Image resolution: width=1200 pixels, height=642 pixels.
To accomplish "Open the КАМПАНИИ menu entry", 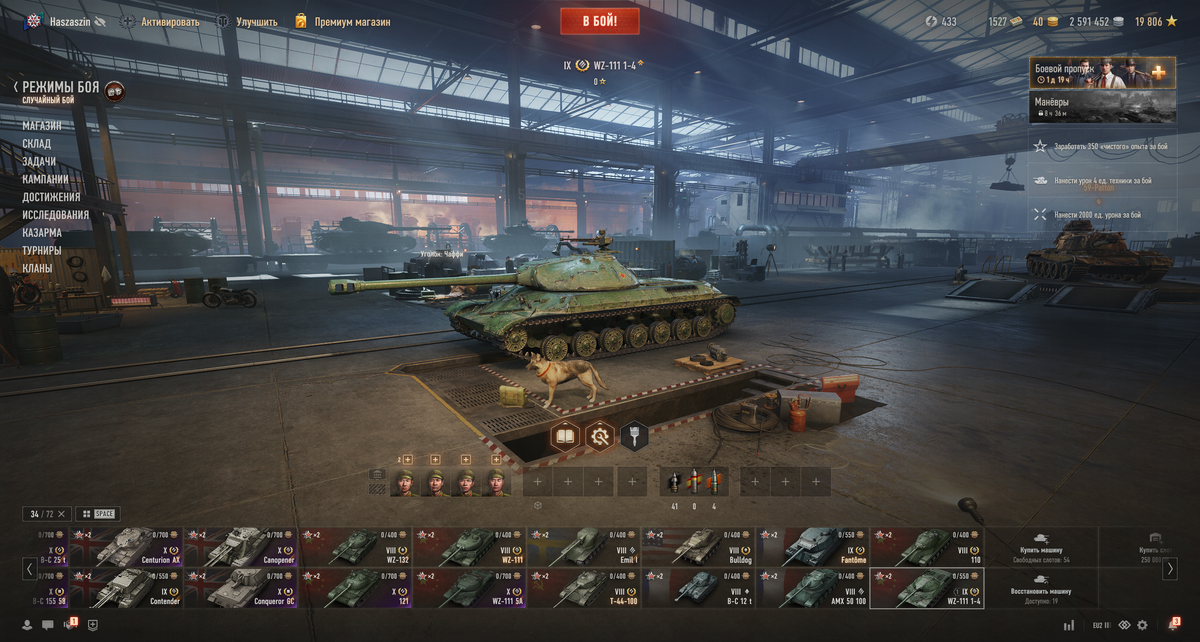I will pos(45,179).
